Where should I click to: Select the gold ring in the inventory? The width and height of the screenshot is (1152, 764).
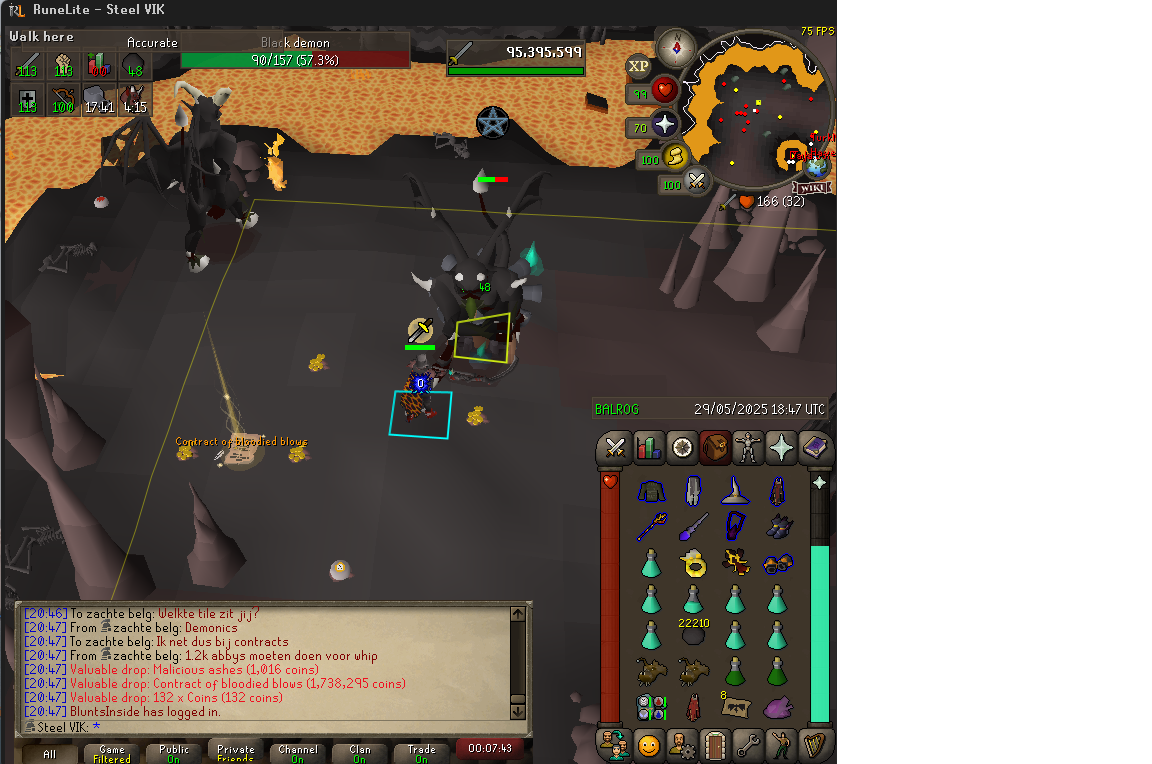coord(692,565)
